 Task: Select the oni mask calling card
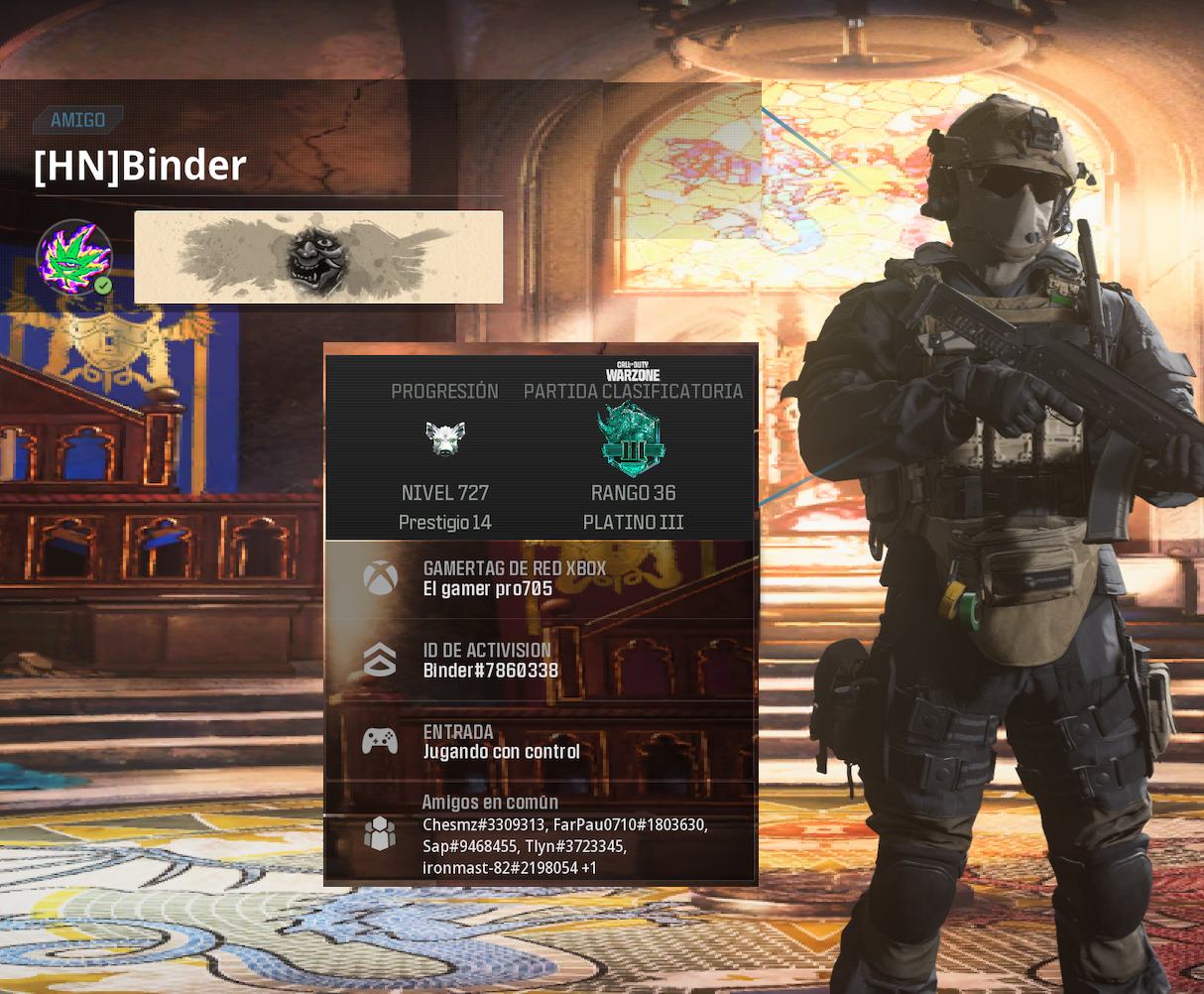click(318, 257)
